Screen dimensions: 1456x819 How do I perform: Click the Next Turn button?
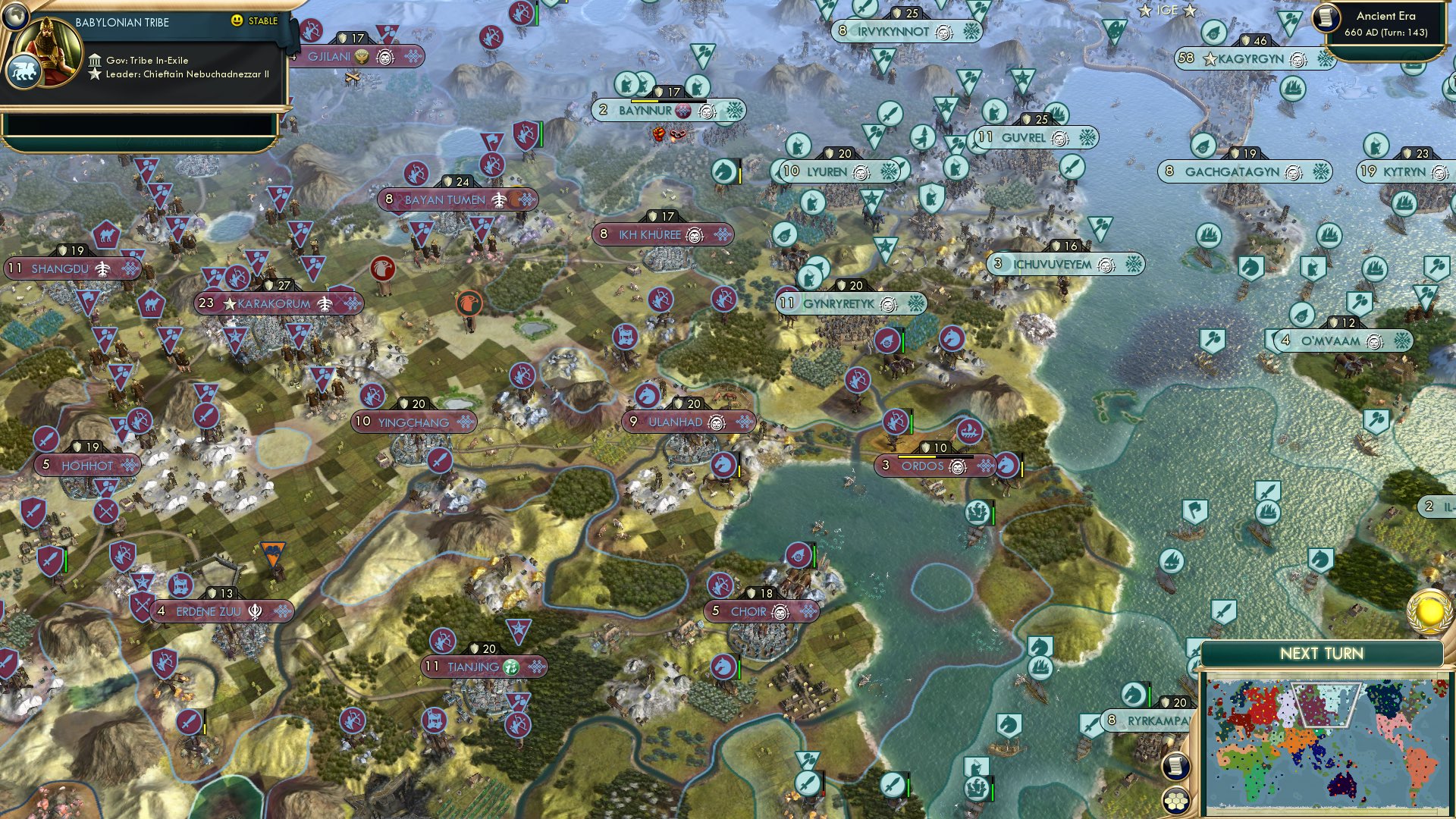1323,652
